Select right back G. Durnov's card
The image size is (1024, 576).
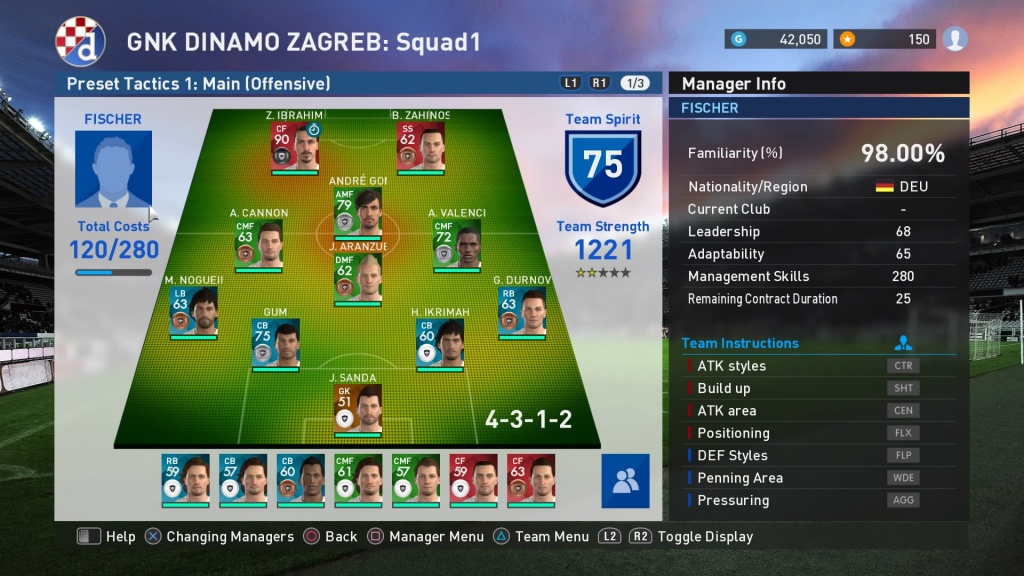[x=522, y=310]
